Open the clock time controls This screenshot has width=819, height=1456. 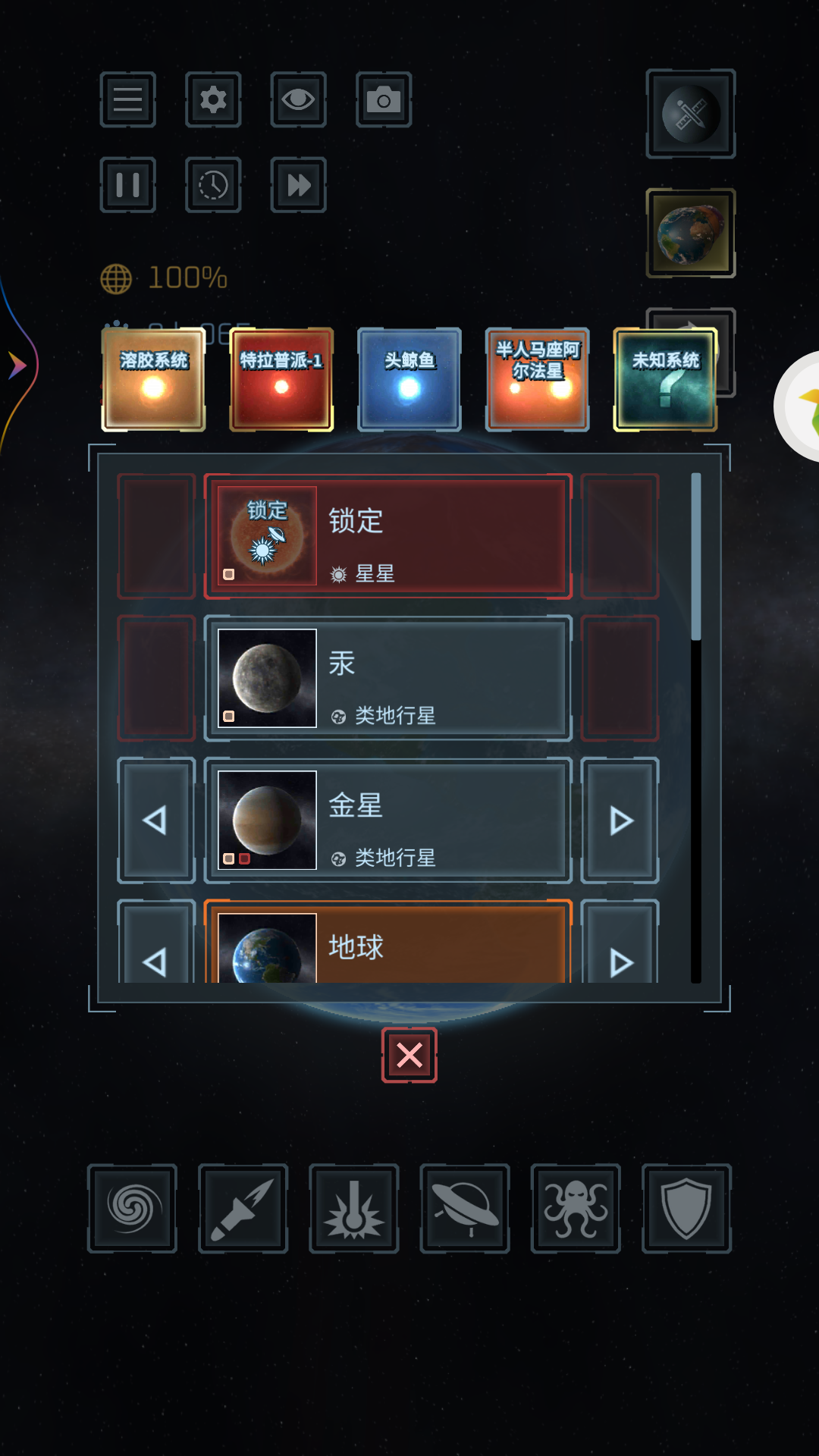click(213, 185)
